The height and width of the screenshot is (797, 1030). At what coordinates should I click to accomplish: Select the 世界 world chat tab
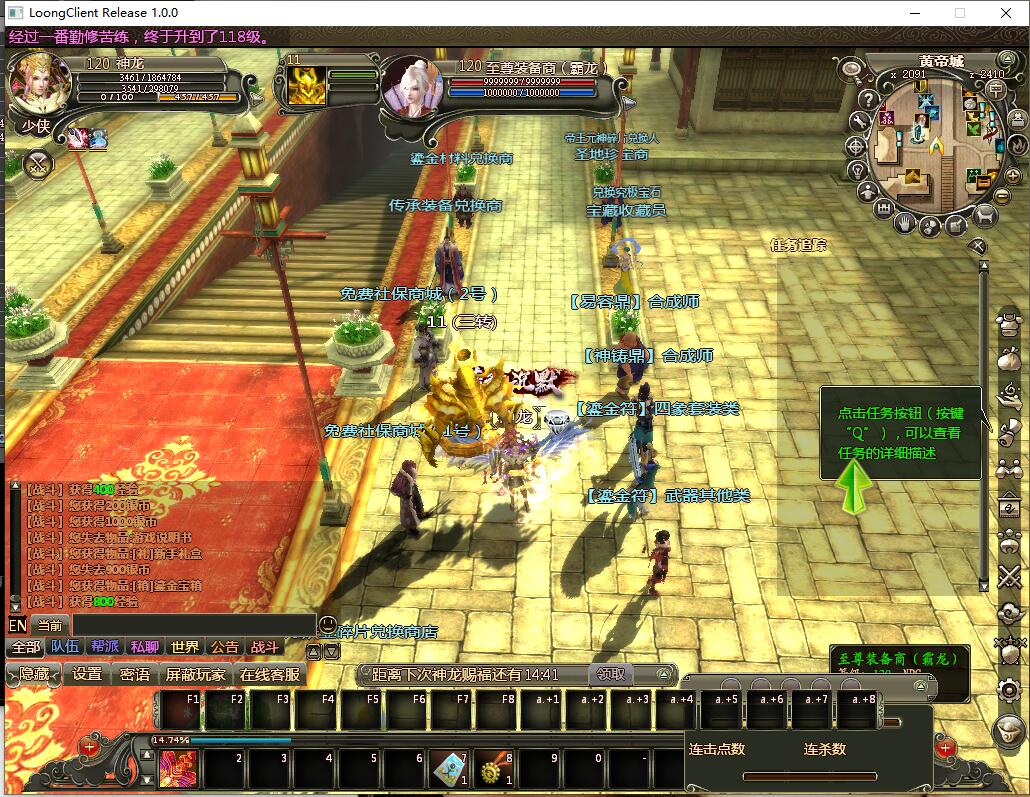tap(184, 647)
